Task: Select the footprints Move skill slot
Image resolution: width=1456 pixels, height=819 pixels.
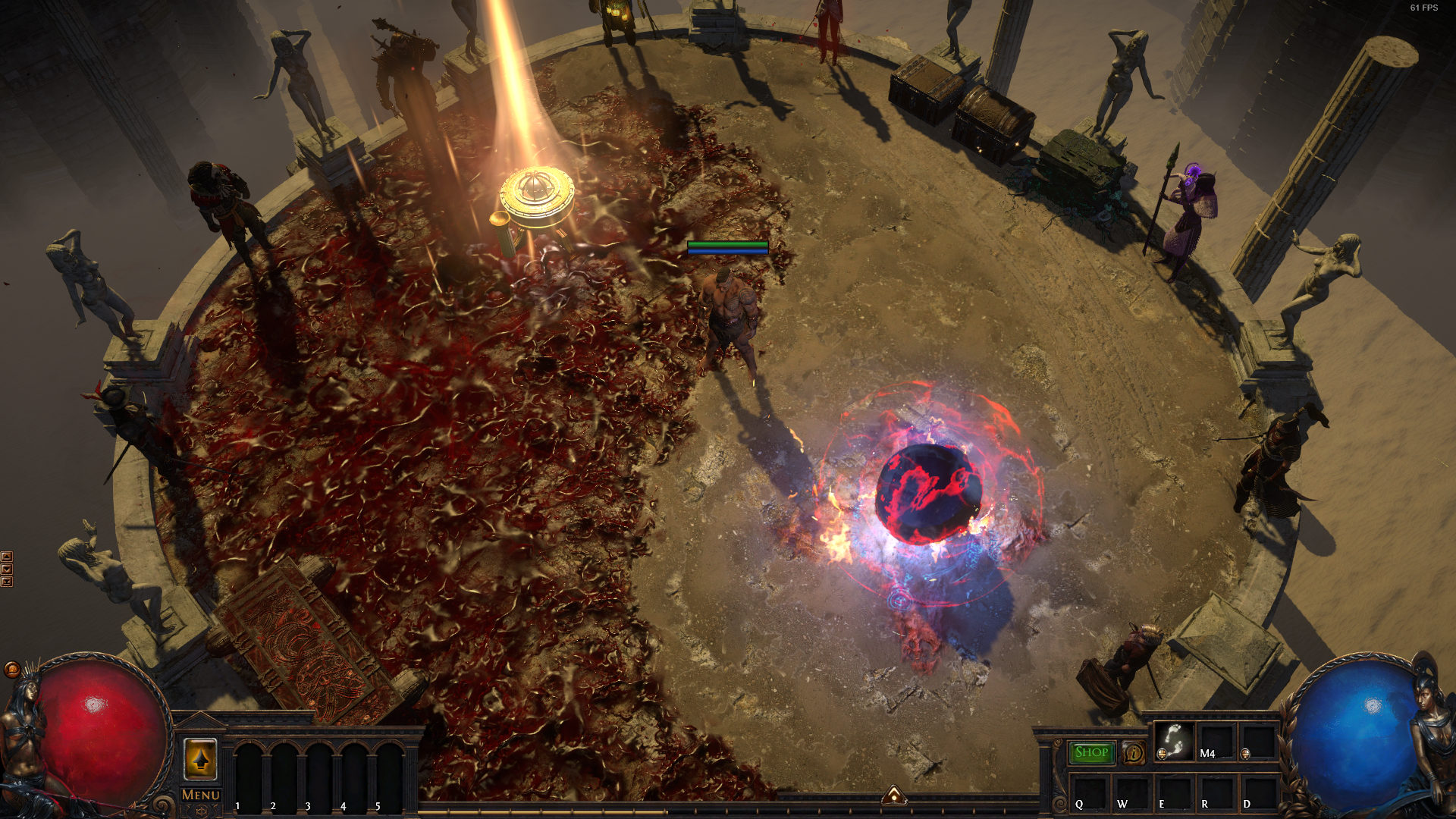Action: [1174, 741]
